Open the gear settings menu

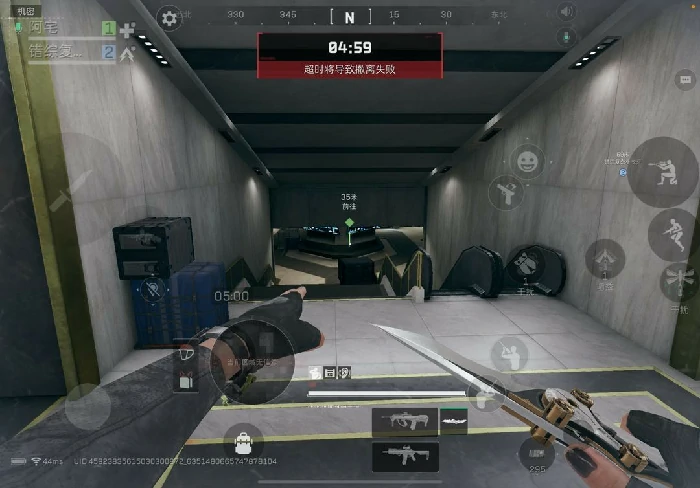170,17
